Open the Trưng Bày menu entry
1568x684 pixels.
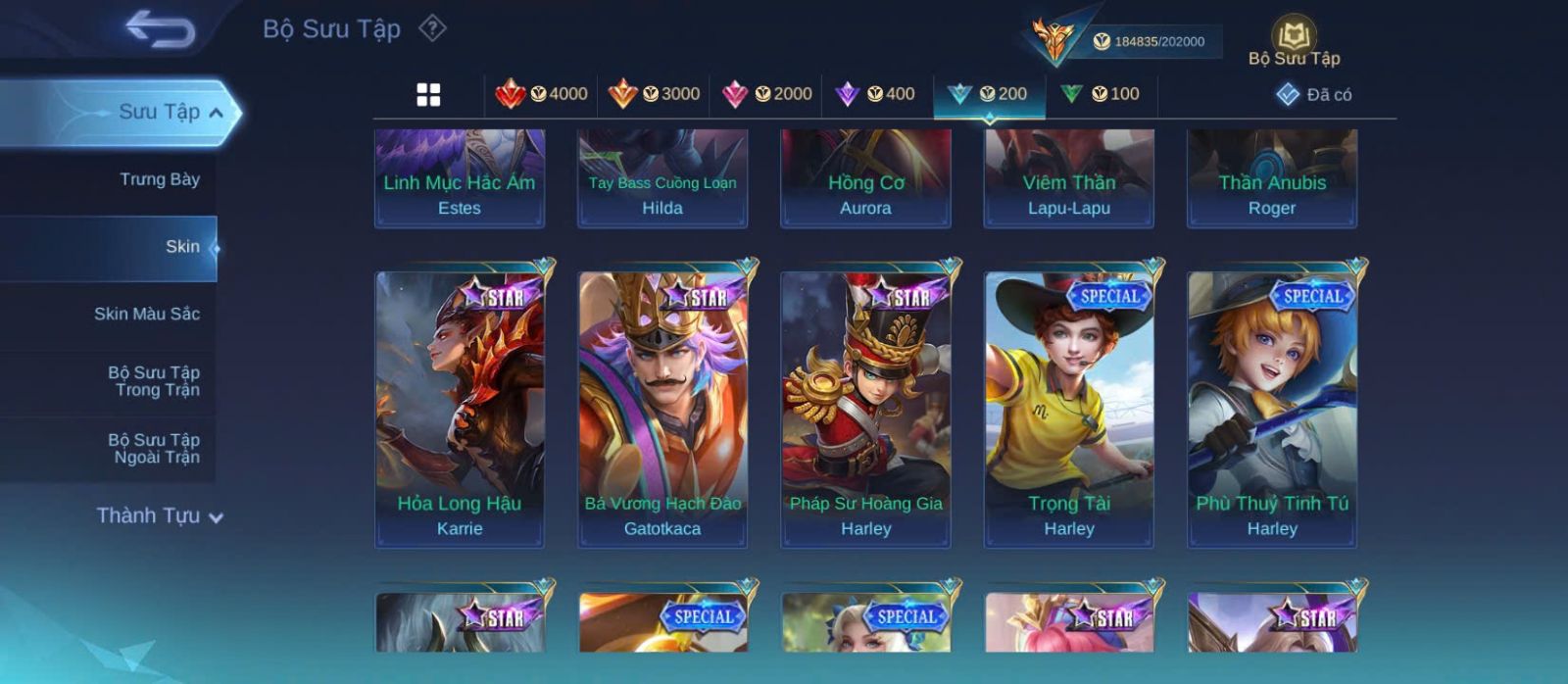coord(159,179)
